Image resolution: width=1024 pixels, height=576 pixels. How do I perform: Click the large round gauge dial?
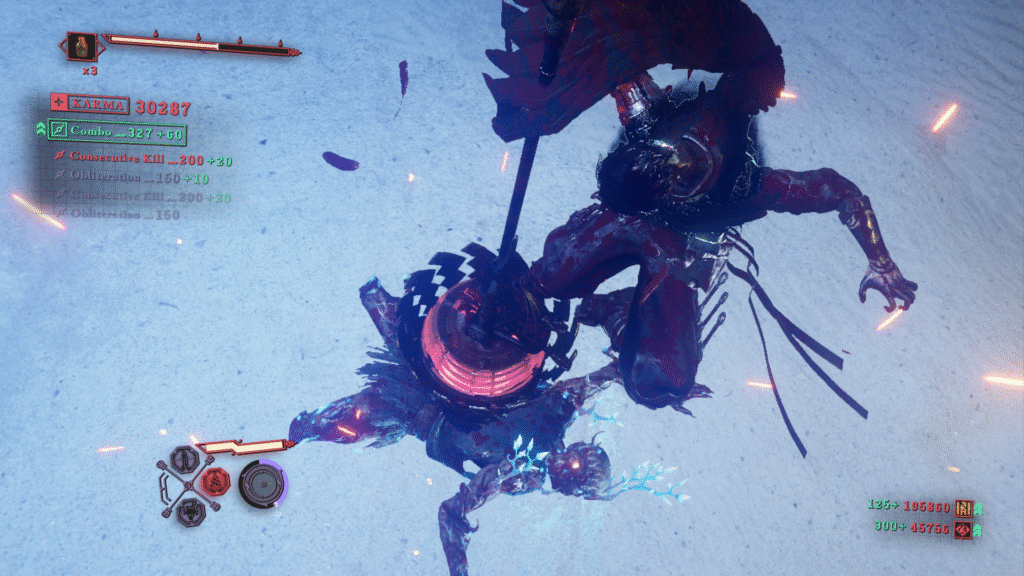point(261,484)
